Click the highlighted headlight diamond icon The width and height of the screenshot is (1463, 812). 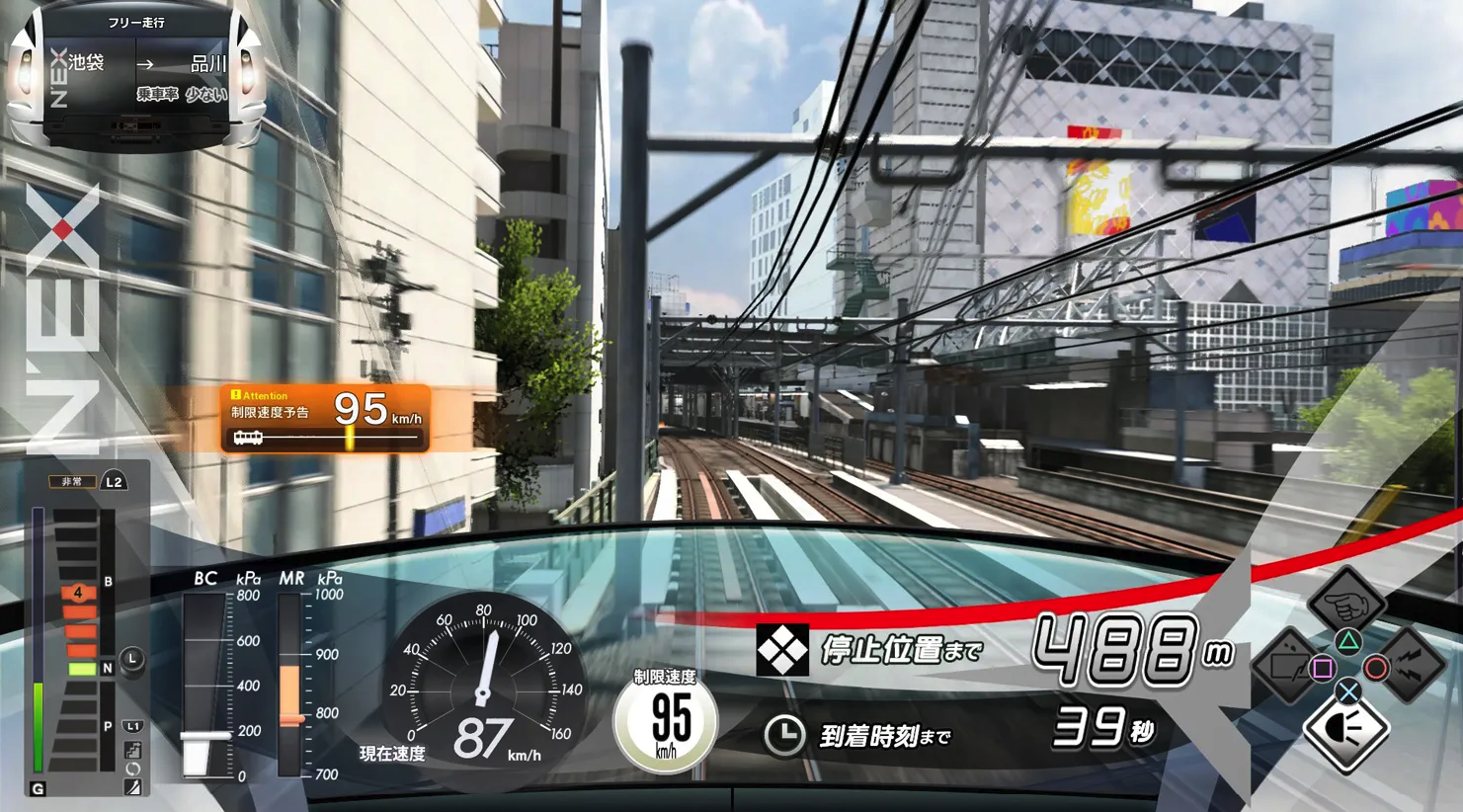tap(1347, 729)
